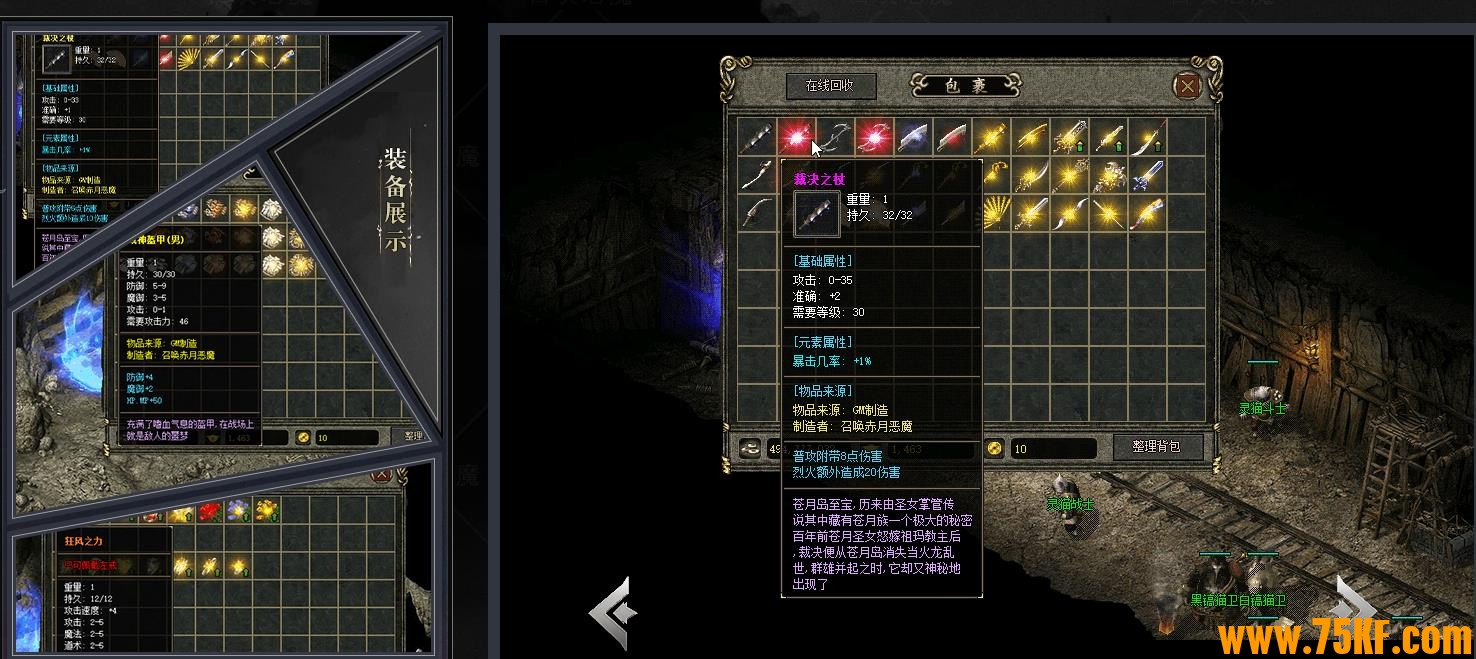Choose the dark bow-shaped weapon slot
This screenshot has height=659, width=1476.
click(x=835, y=137)
